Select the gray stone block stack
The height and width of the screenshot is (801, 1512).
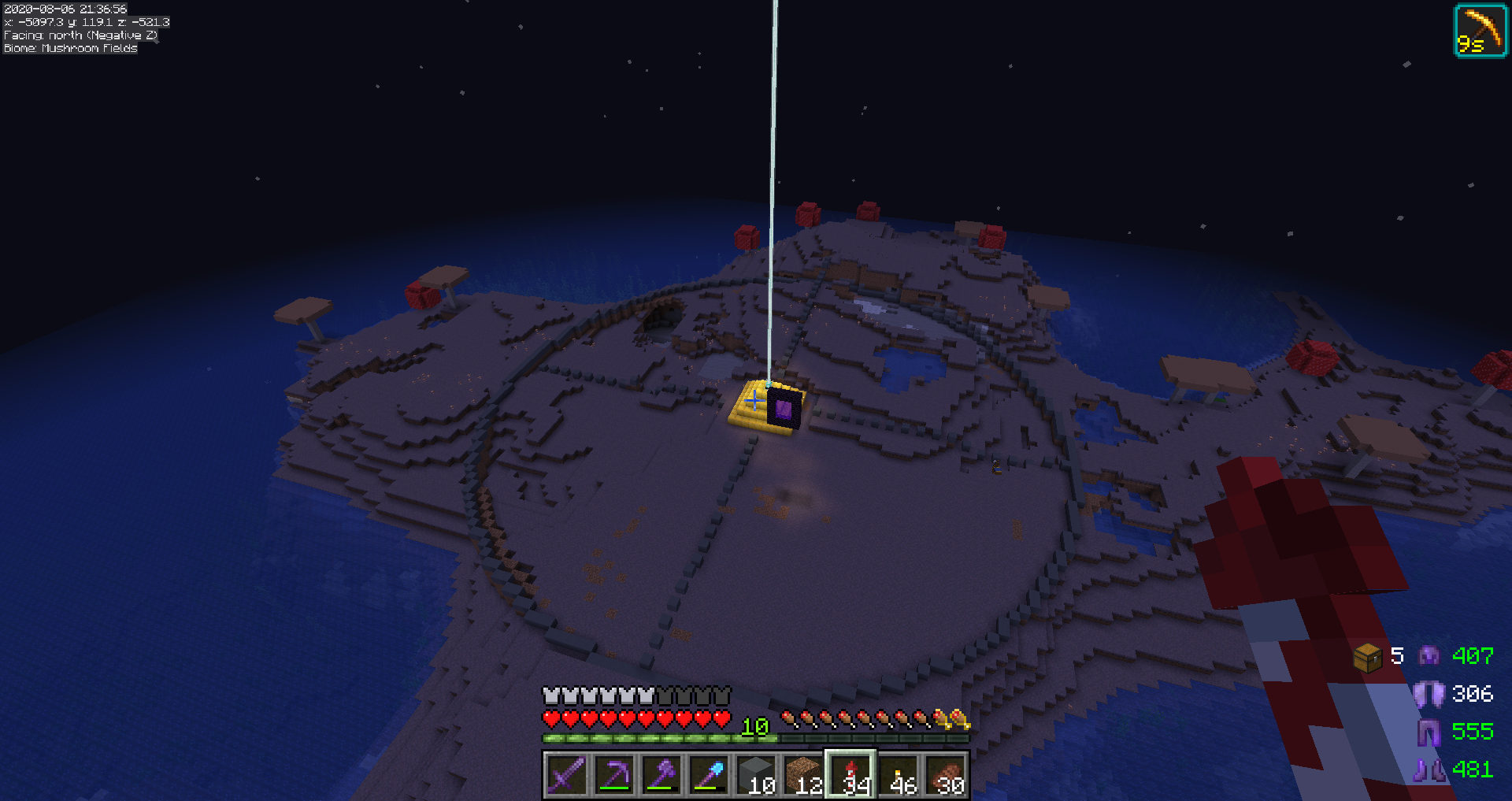[756, 775]
